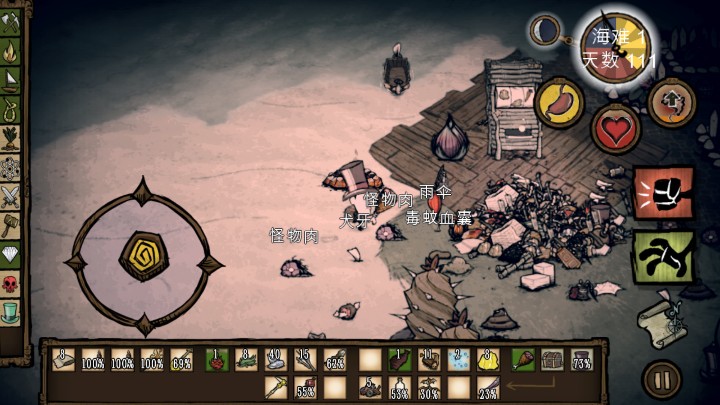Screen dimensions: 720x405
Task: Open the Refine white gem crafting tab
Action: coord(12,254)
